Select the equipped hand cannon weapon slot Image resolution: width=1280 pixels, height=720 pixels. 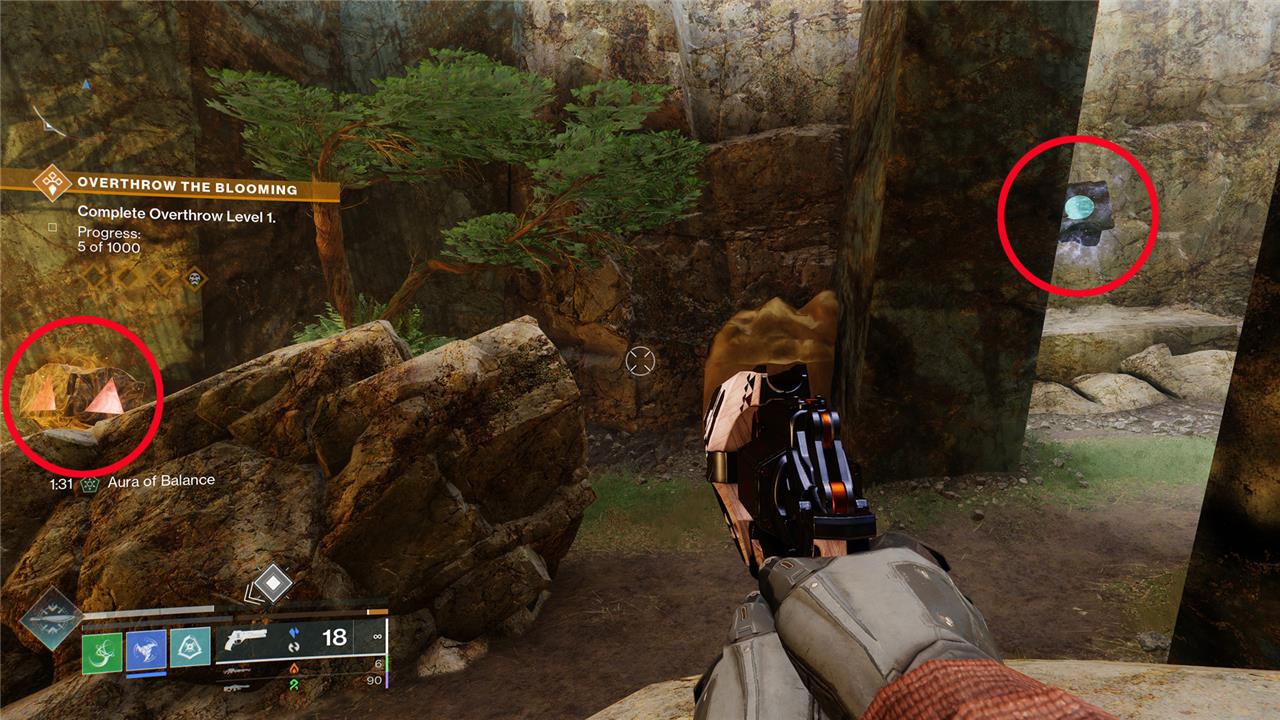(246, 640)
